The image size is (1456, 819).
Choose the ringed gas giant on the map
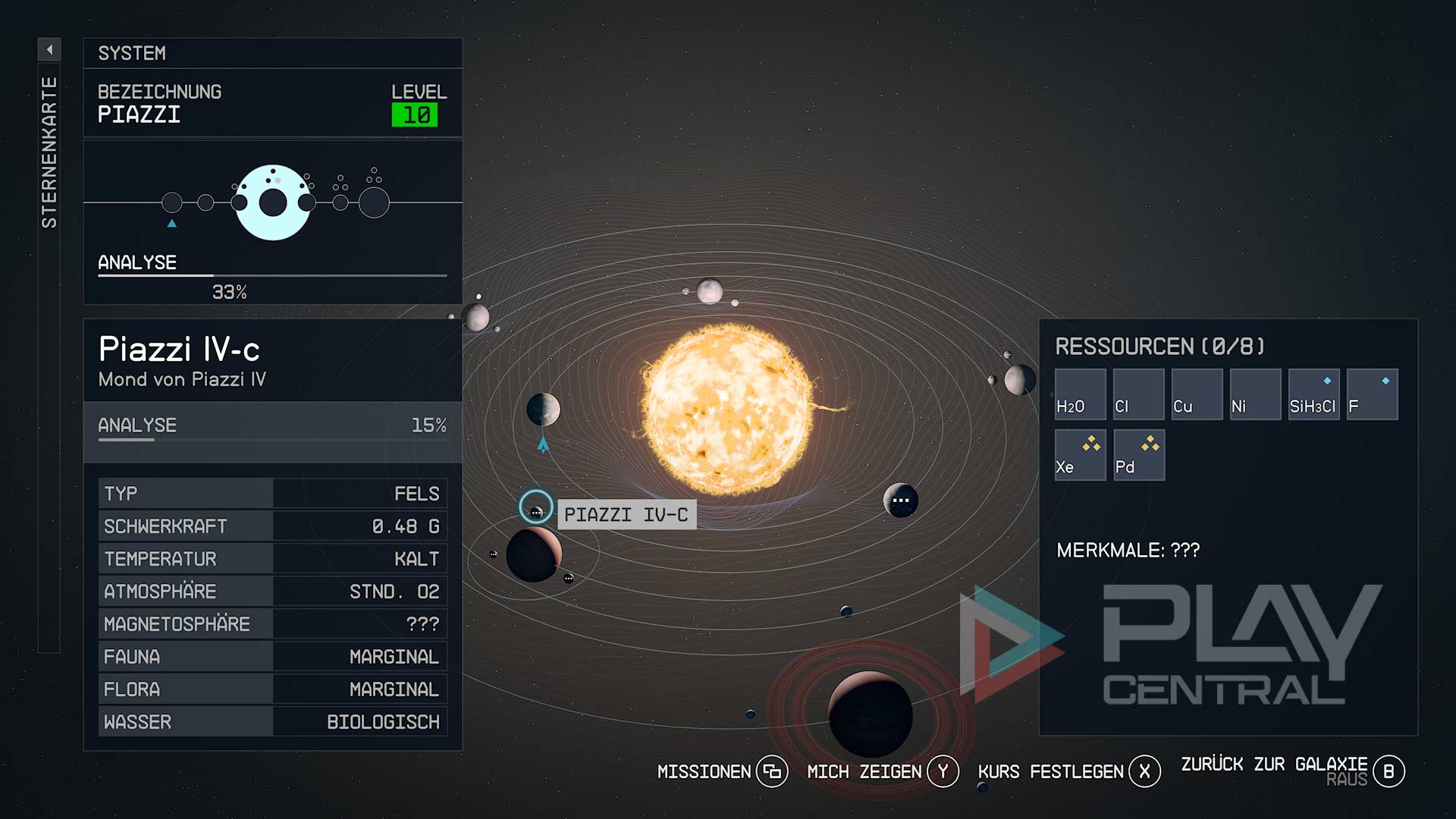(870, 714)
